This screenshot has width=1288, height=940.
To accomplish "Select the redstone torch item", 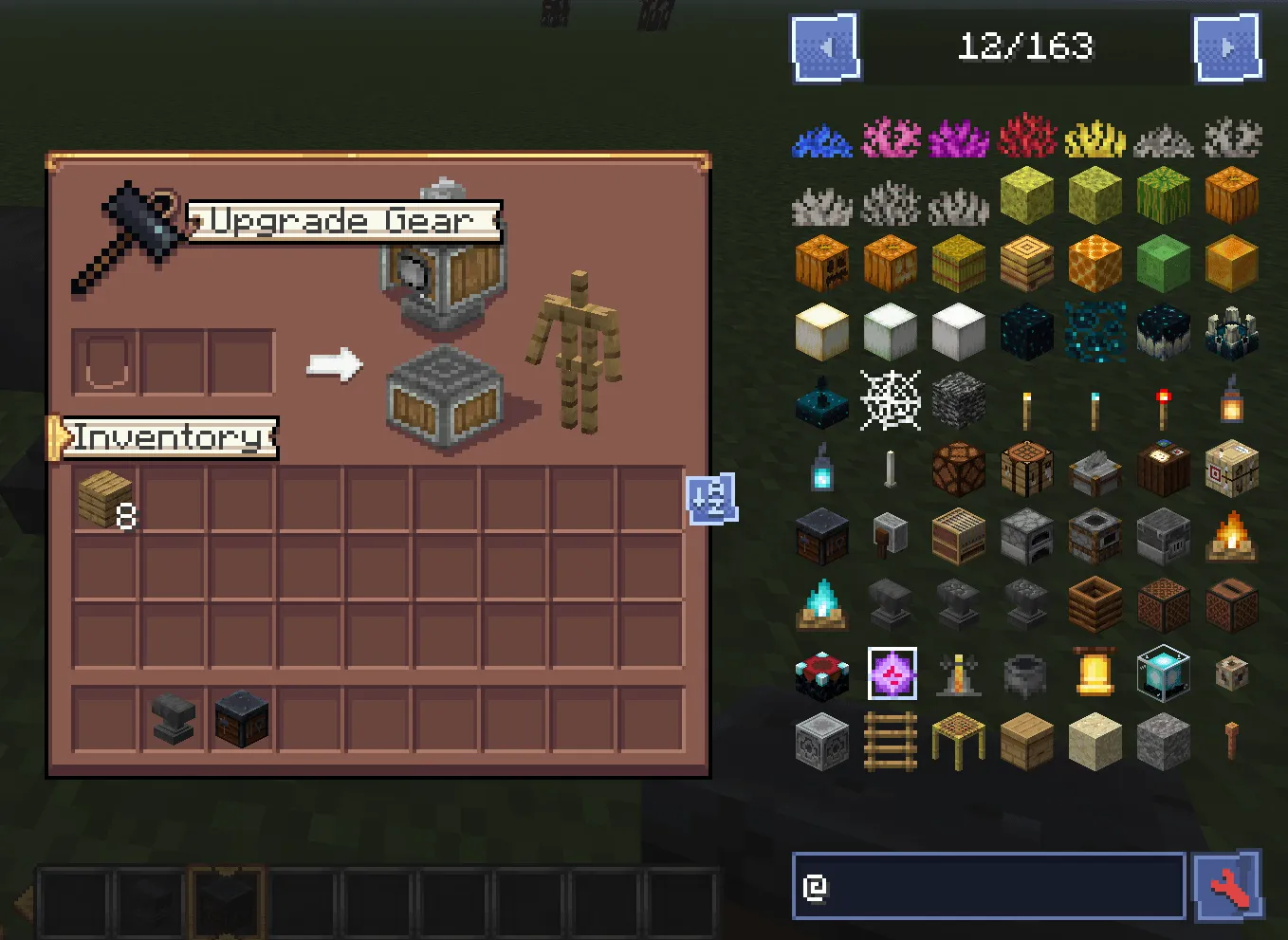I will coord(1164,401).
